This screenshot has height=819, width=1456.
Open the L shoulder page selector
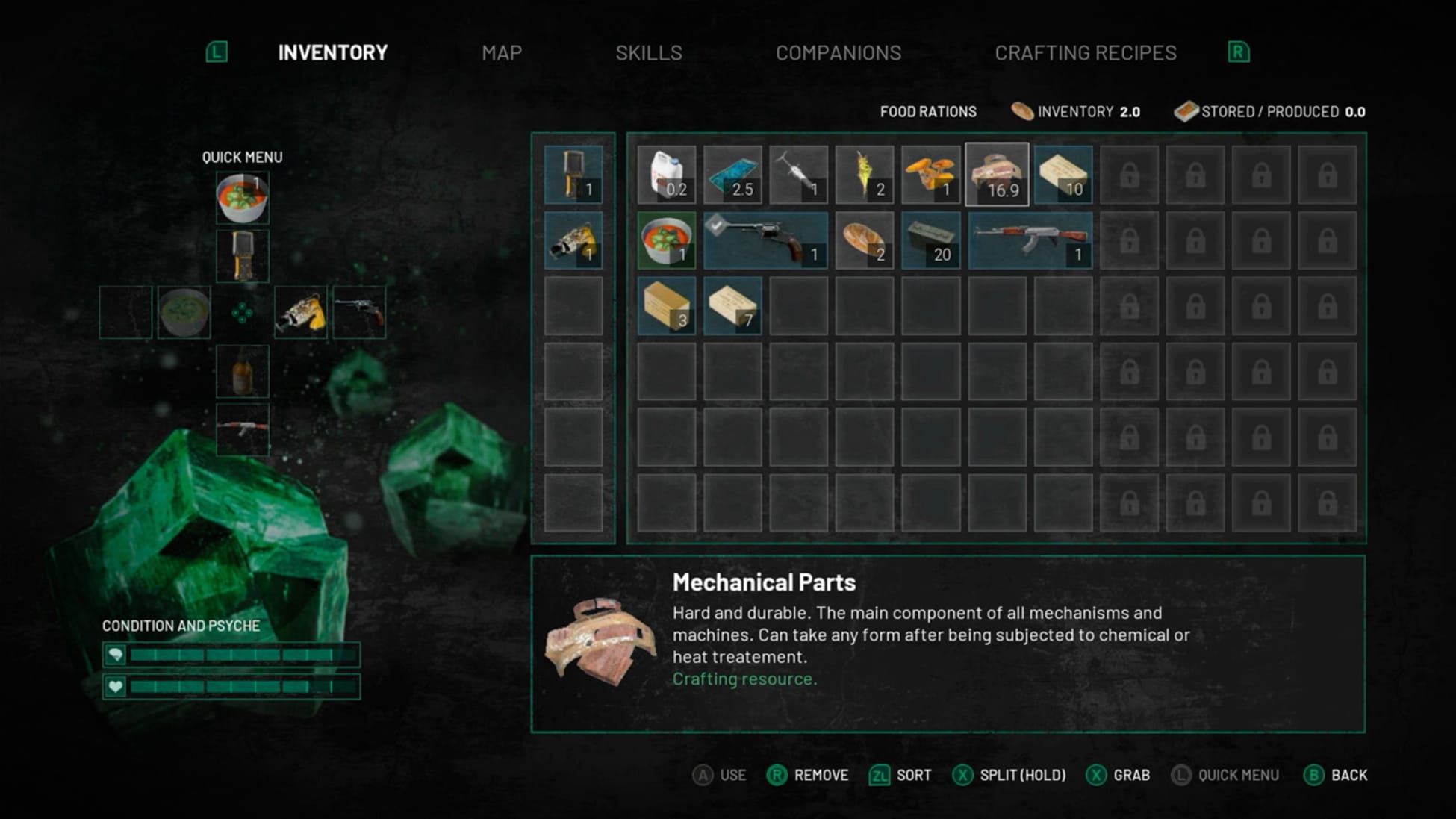point(217,52)
